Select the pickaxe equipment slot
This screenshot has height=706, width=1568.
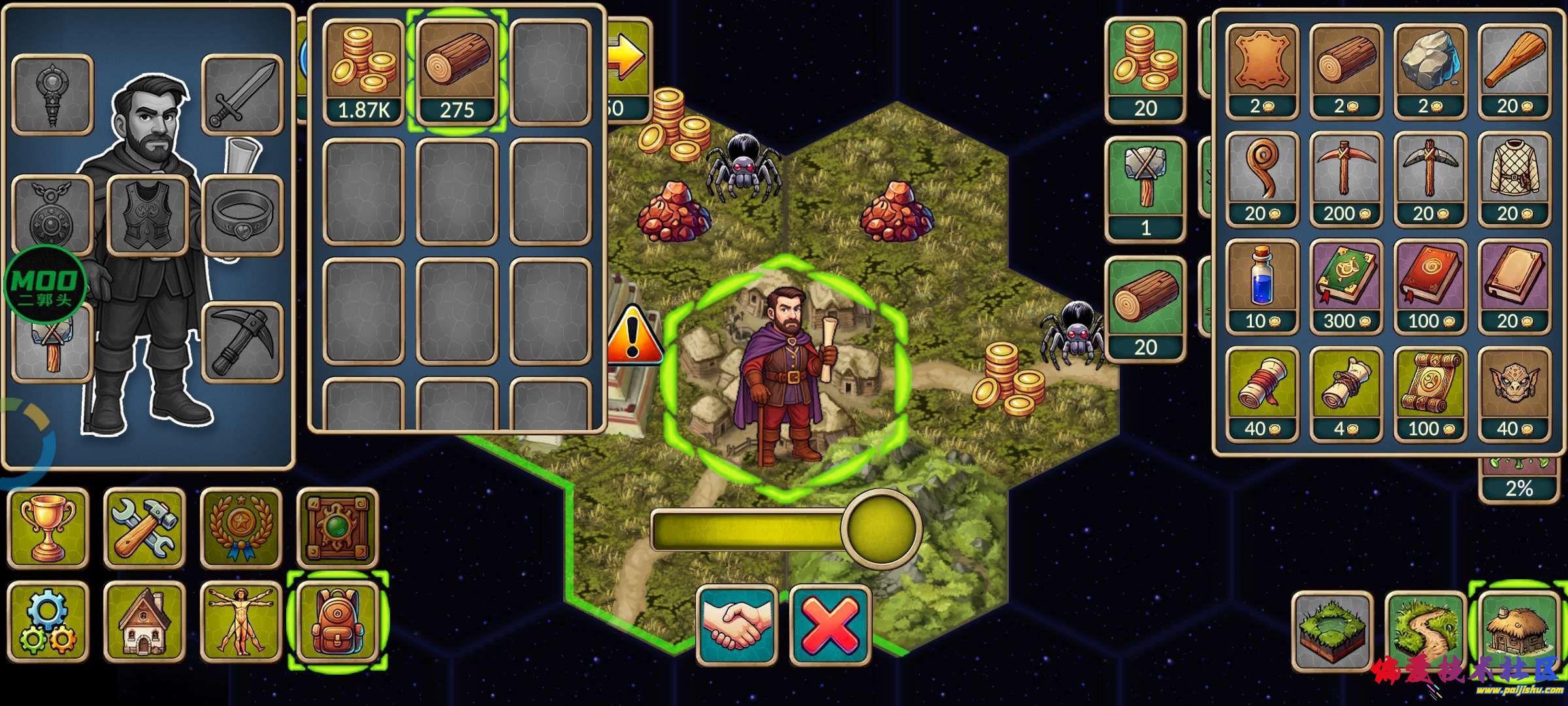coord(242,342)
